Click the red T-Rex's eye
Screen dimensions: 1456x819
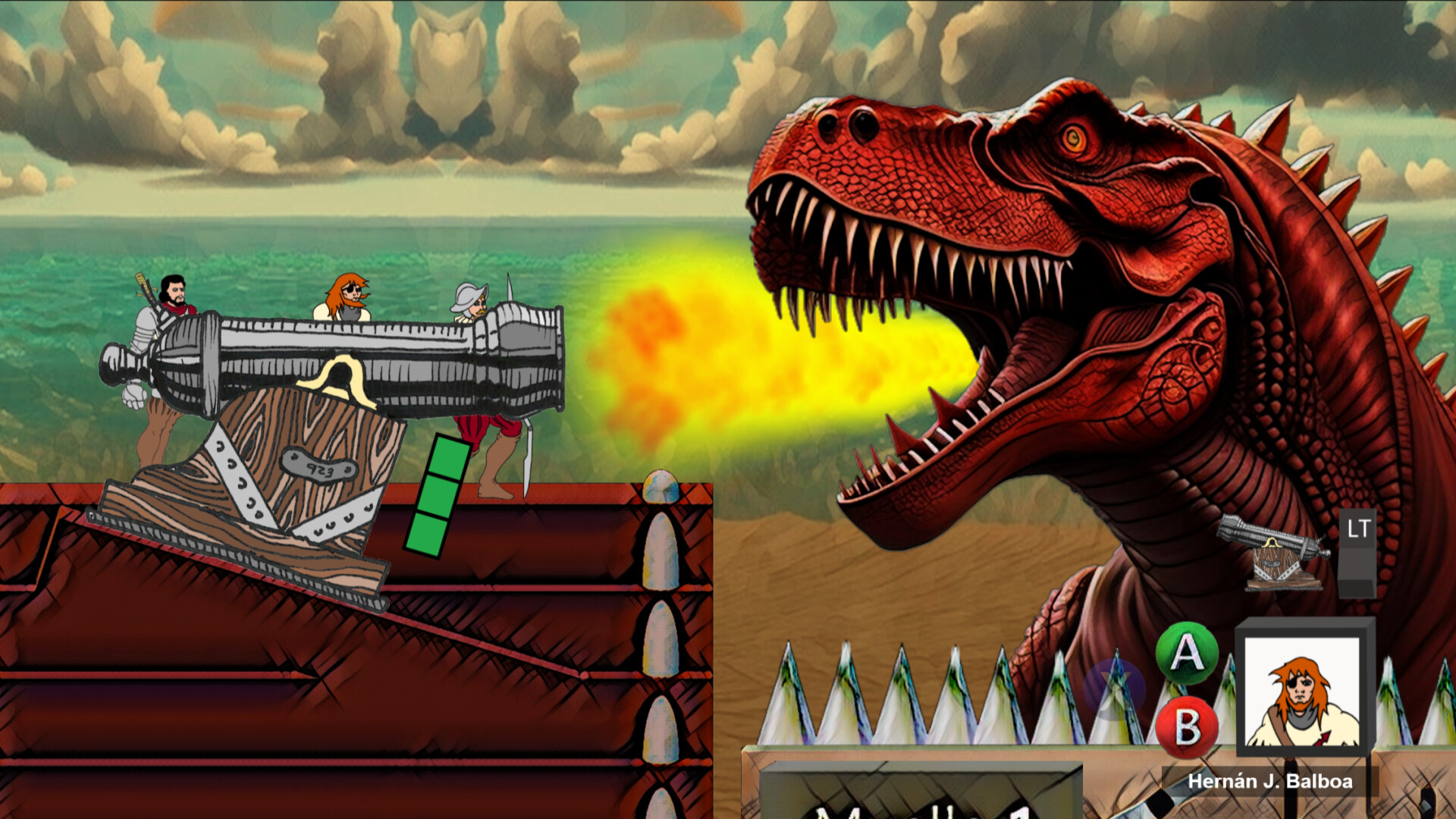coord(1075,139)
